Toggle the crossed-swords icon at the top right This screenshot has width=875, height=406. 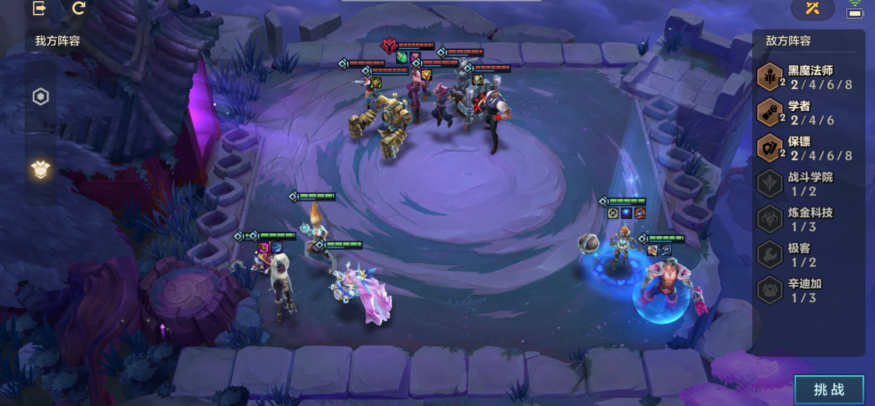point(812,9)
